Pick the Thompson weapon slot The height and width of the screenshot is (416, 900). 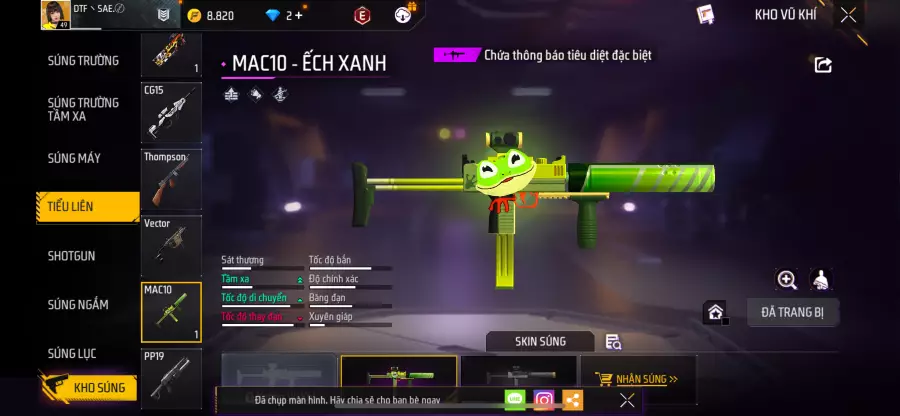pos(171,180)
